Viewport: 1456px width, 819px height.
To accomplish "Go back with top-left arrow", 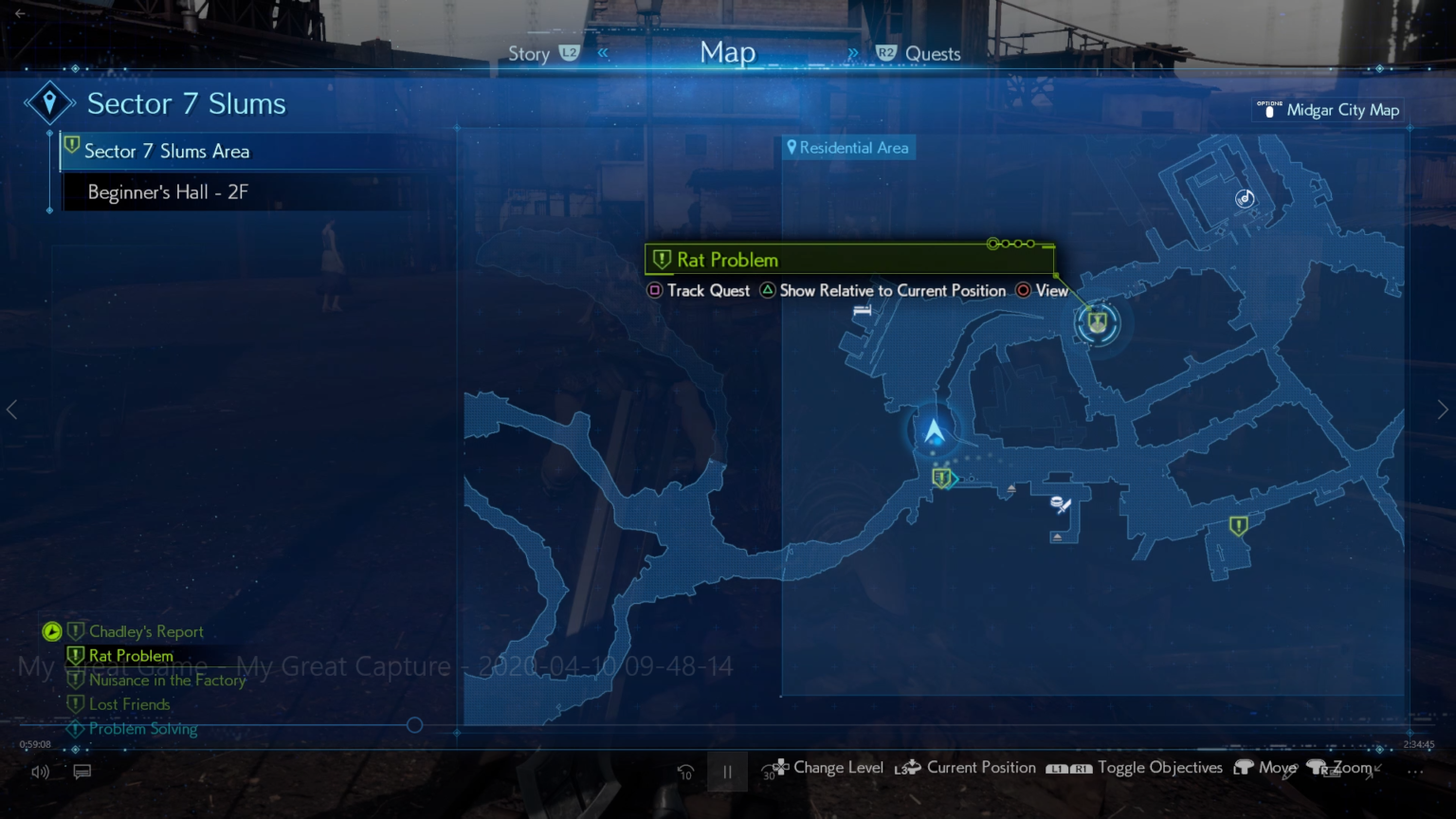I will click(x=20, y=13).
